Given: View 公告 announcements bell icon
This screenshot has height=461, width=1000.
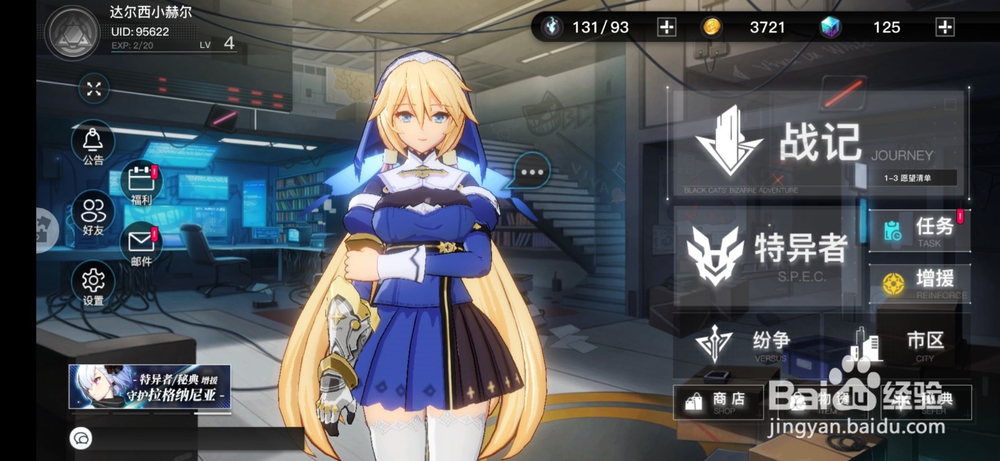Looking at the screenshot, I should 94,145.
